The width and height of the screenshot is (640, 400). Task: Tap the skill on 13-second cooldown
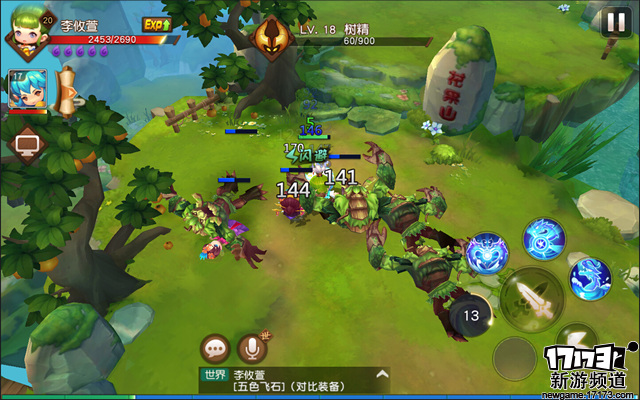(x=471, y=317)
